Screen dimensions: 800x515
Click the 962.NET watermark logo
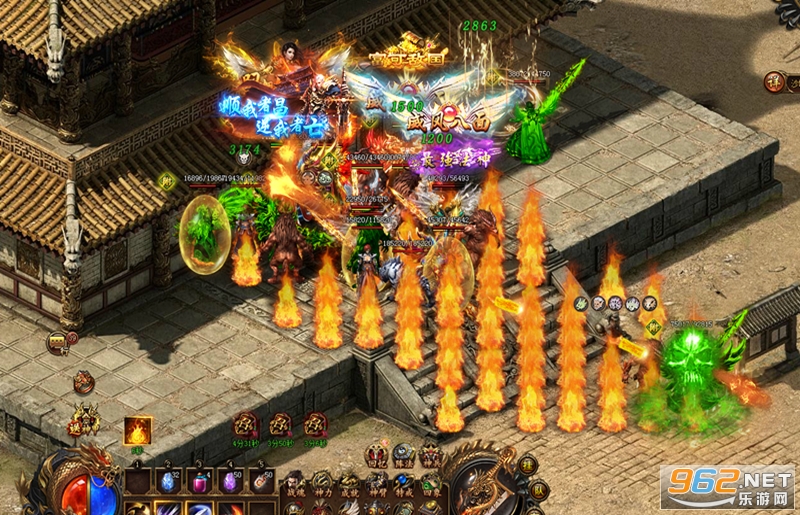pos(725,487)
